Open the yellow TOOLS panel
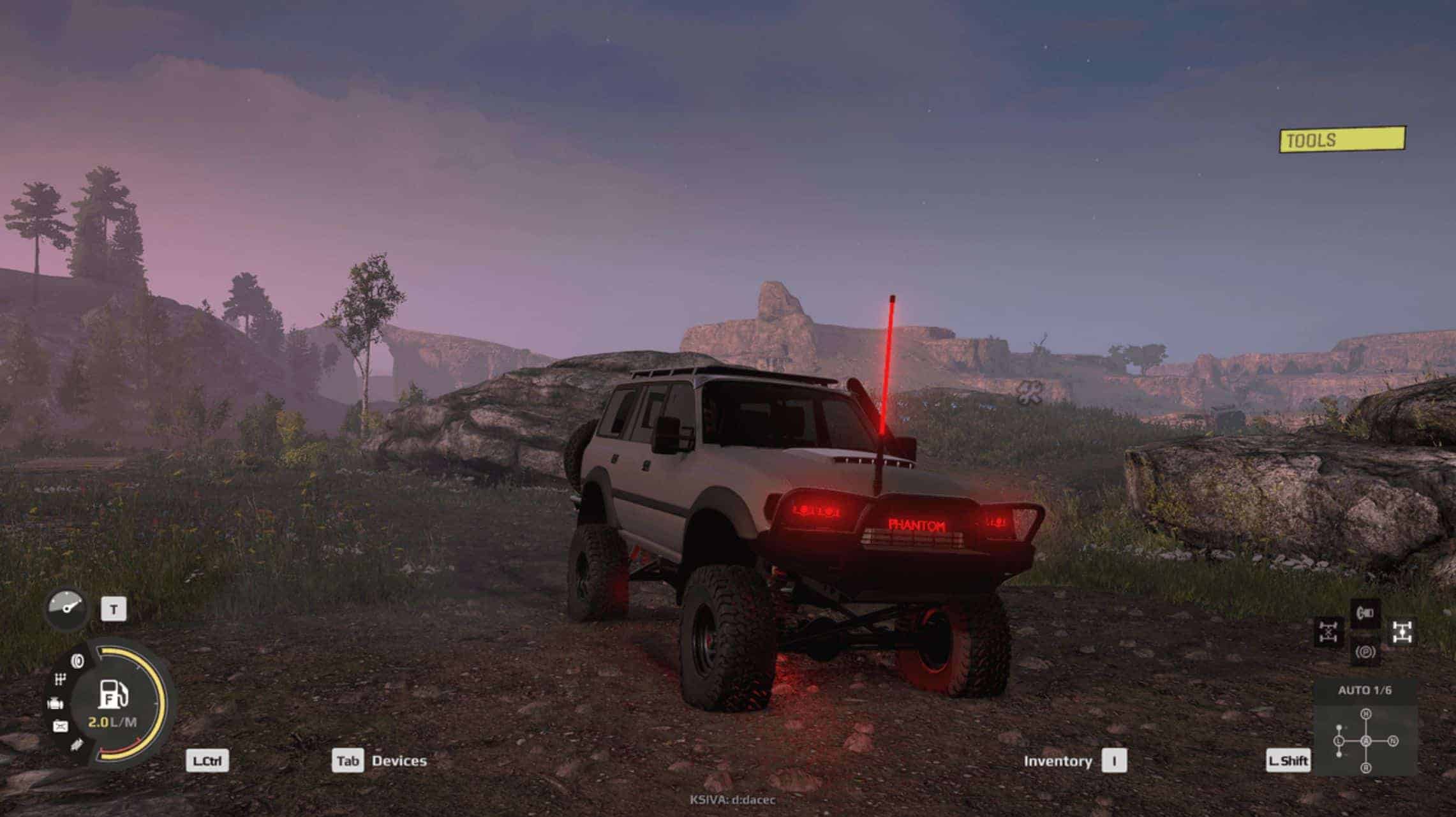 coord(1342,140)
